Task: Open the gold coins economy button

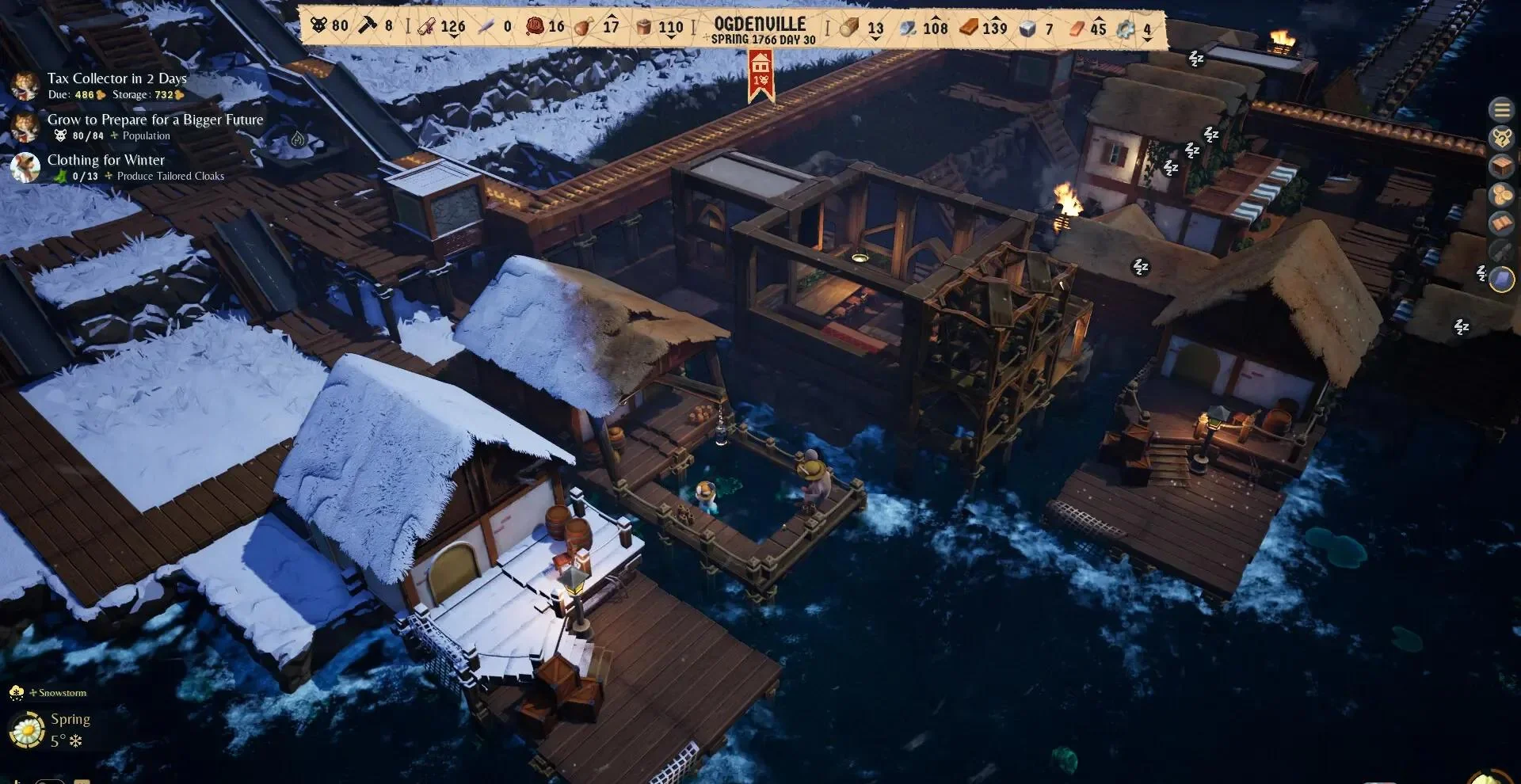Action: (1501, 195)
